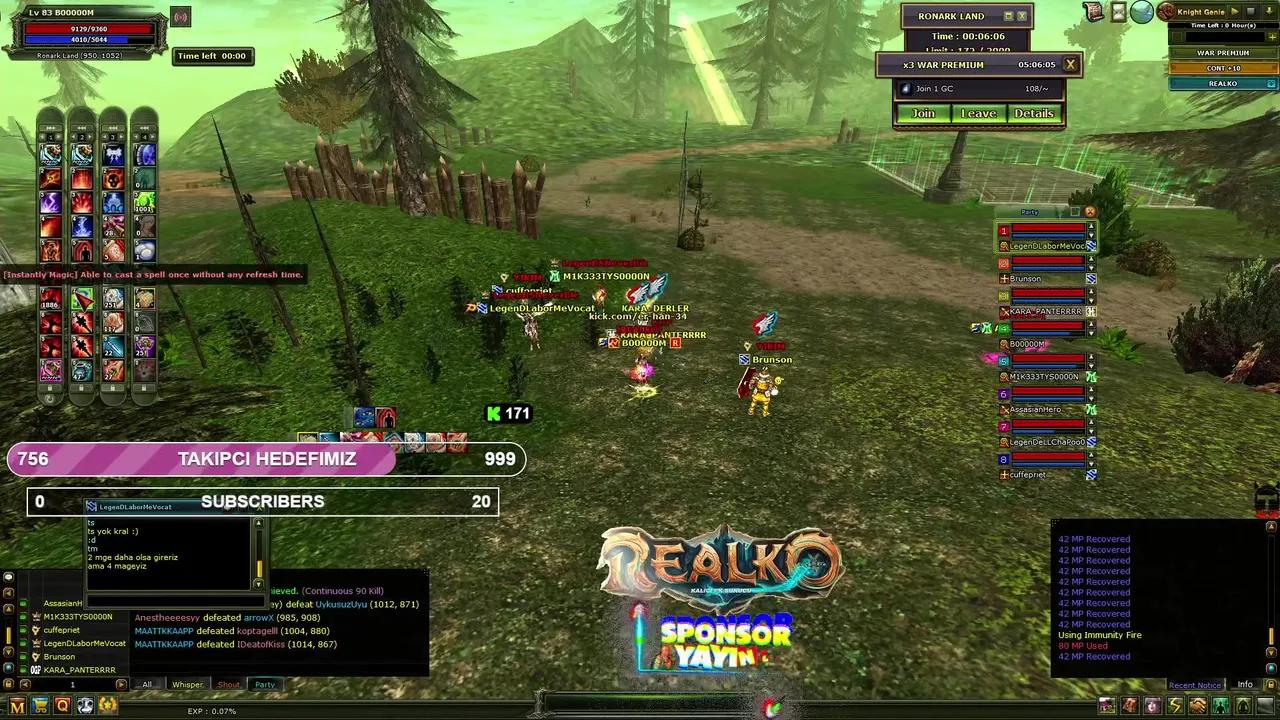Toggle the broadcast speaker icon near the top left
The image size is (1280, 720).
point(179,16)
